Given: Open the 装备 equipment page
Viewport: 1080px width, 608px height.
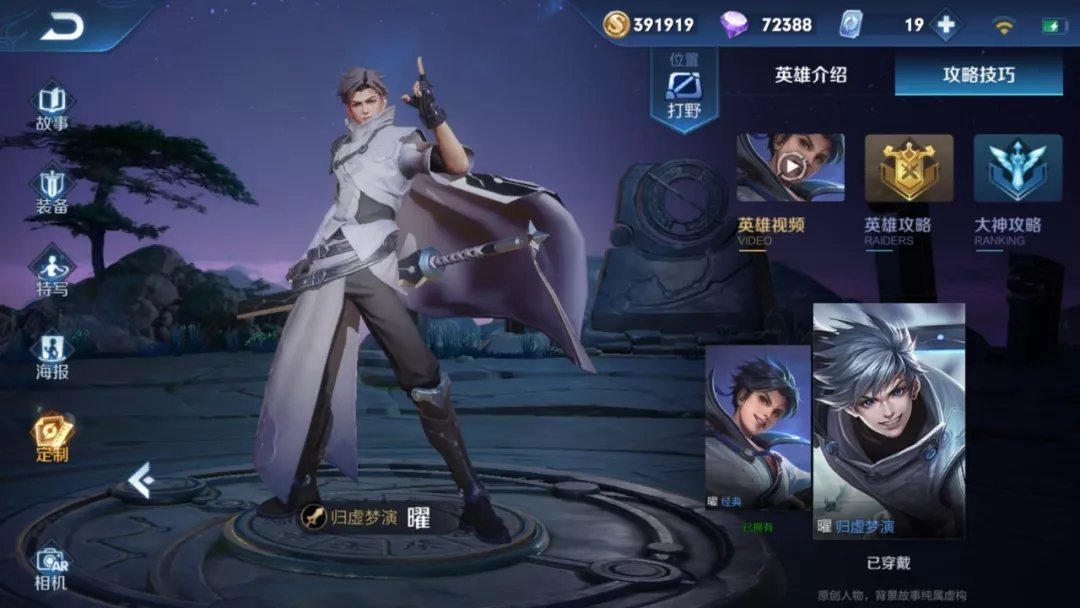Looking at the screenshot, I should [x=52, y=190].
